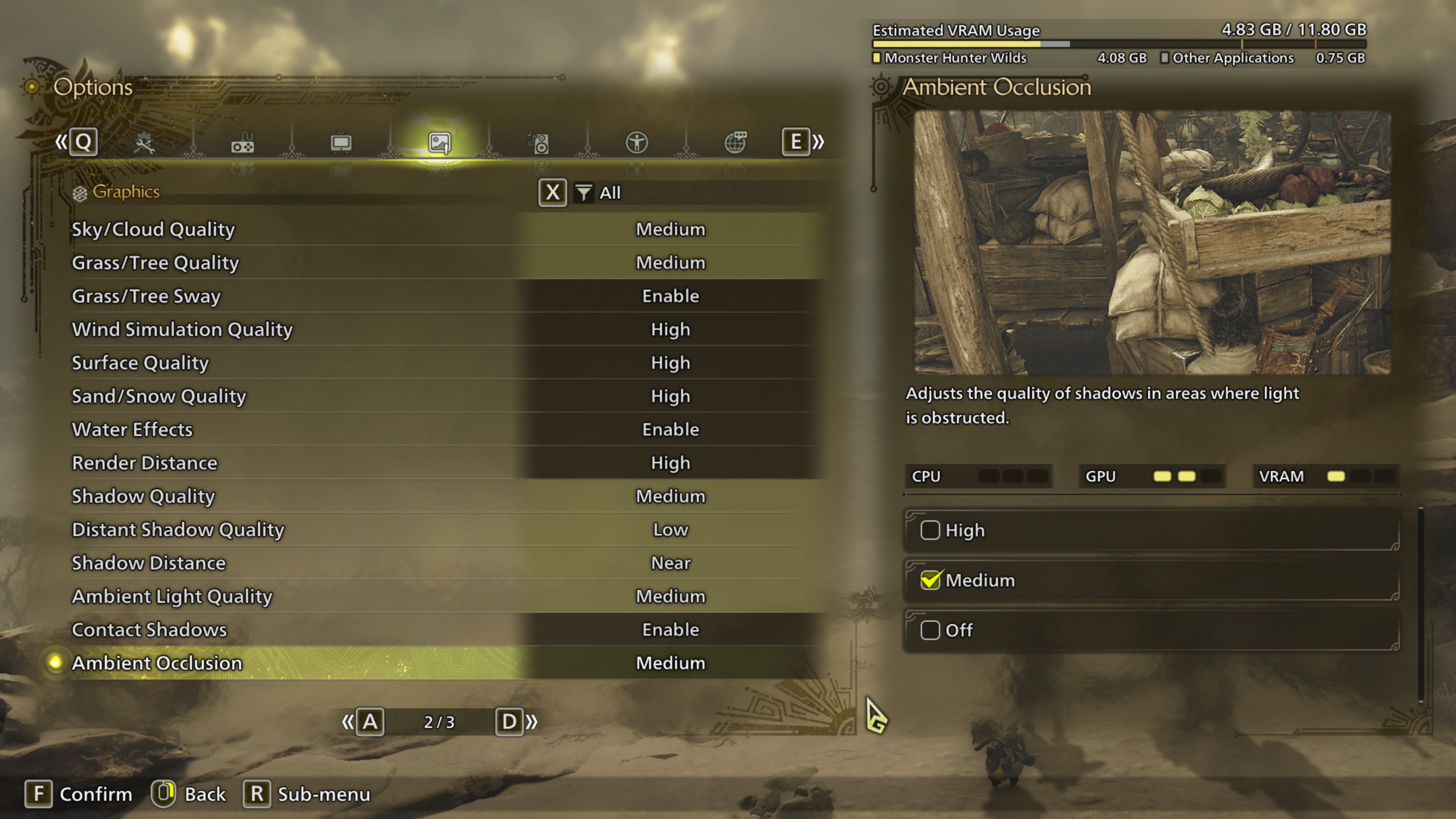Open the display monitor settings tab
Image resolution: width=1456 pixels, height=819 pixels.
[x=341, y=143]
